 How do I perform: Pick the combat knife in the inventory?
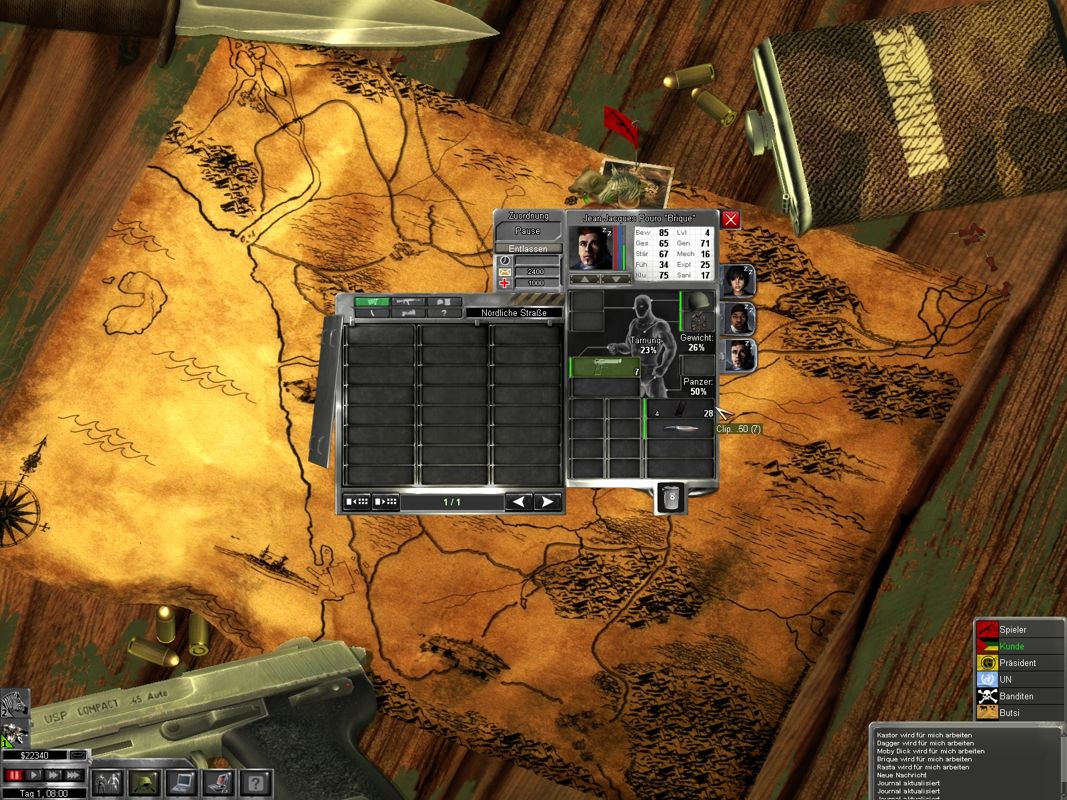680,428
